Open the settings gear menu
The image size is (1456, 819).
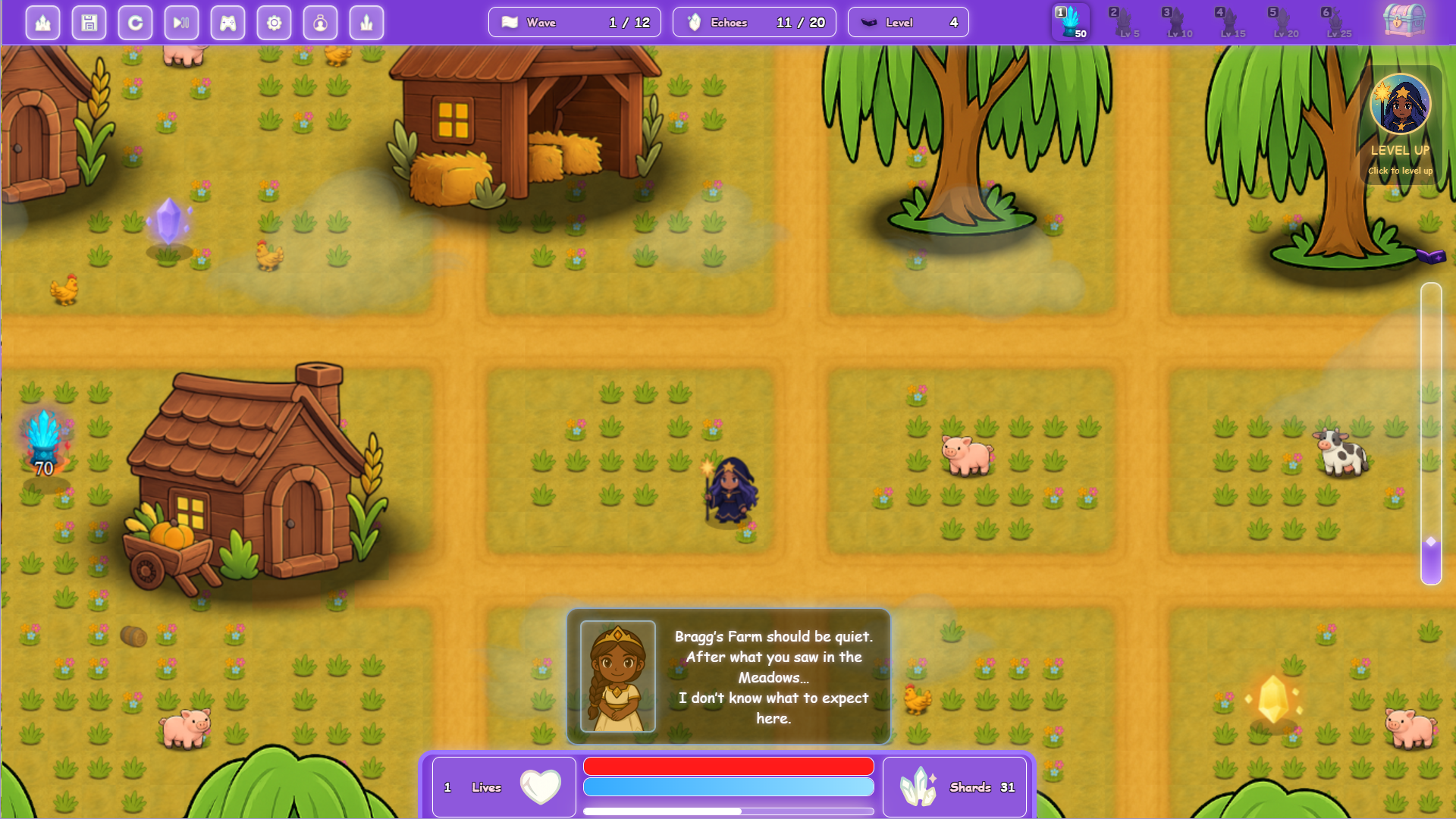[x=275, y=23]
